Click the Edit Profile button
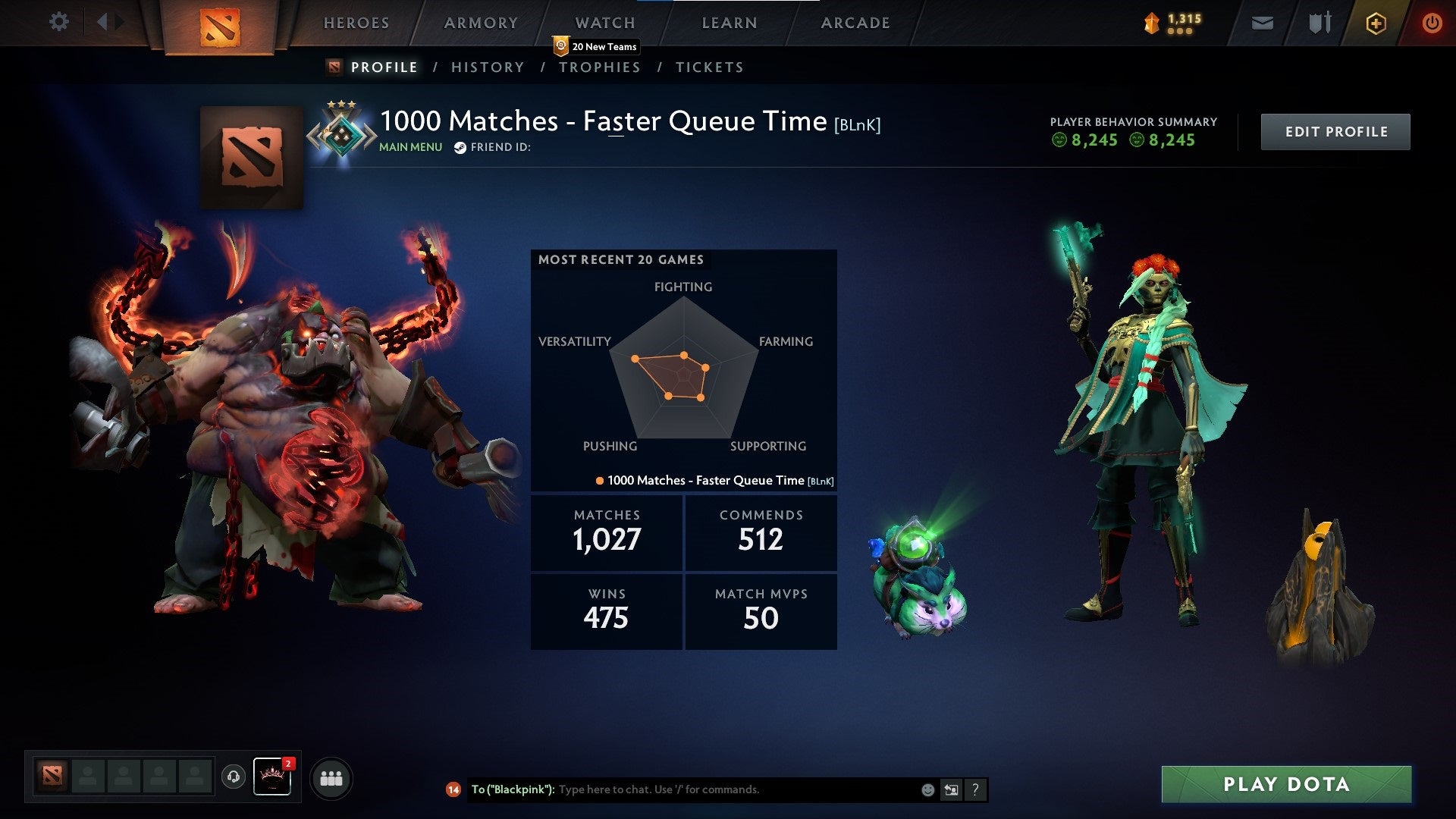1456x819 pixels. tap(1335, 130)
